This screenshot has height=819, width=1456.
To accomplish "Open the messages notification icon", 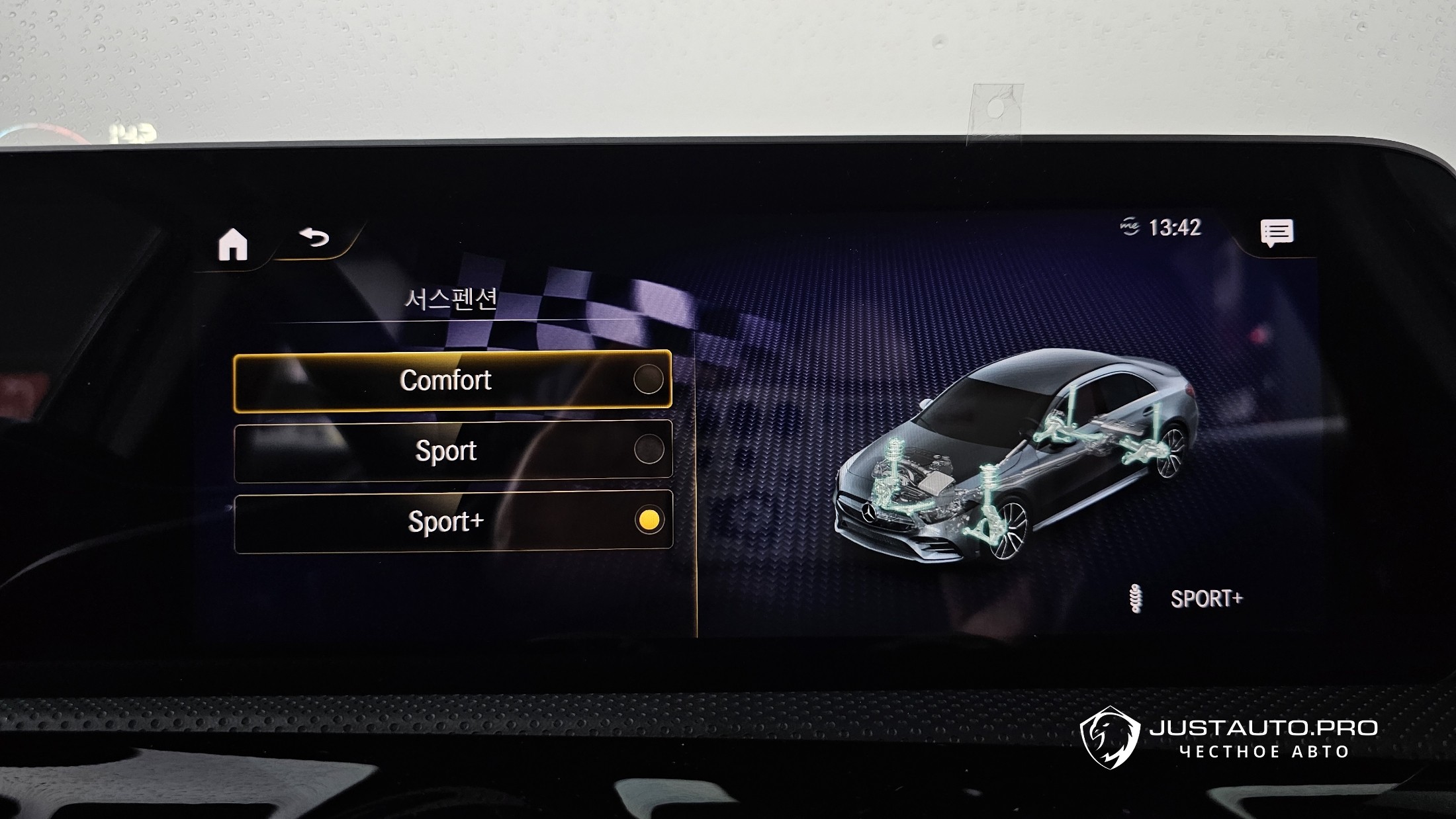I will (1276, 233).
